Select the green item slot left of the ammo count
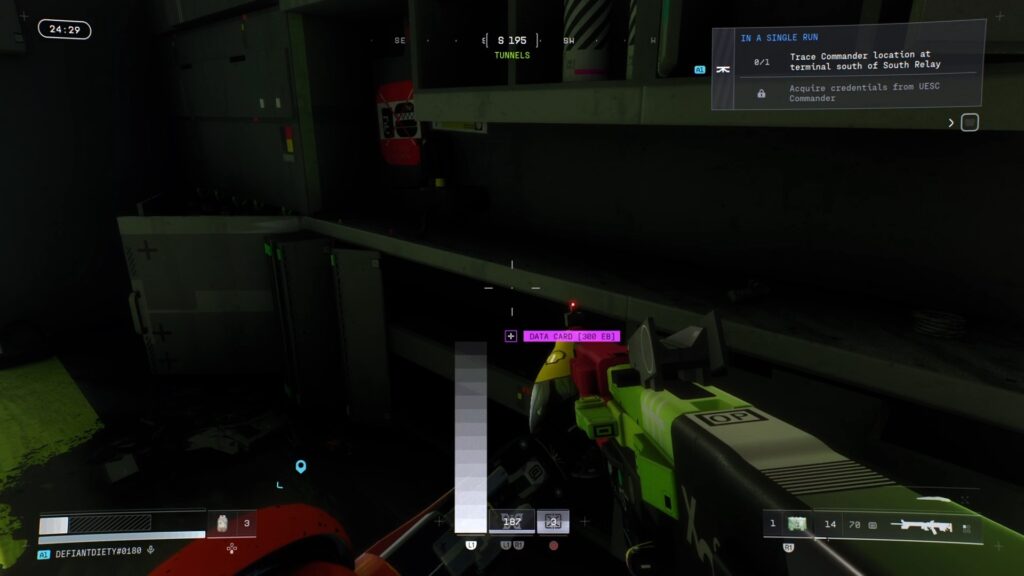This screenshot has height=576, width=1024. (x=797, y=524)
